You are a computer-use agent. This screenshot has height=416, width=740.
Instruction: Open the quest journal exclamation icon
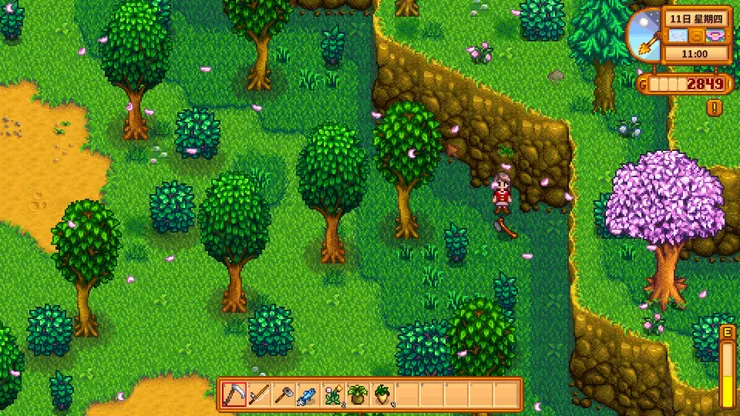tap(714, 107)
